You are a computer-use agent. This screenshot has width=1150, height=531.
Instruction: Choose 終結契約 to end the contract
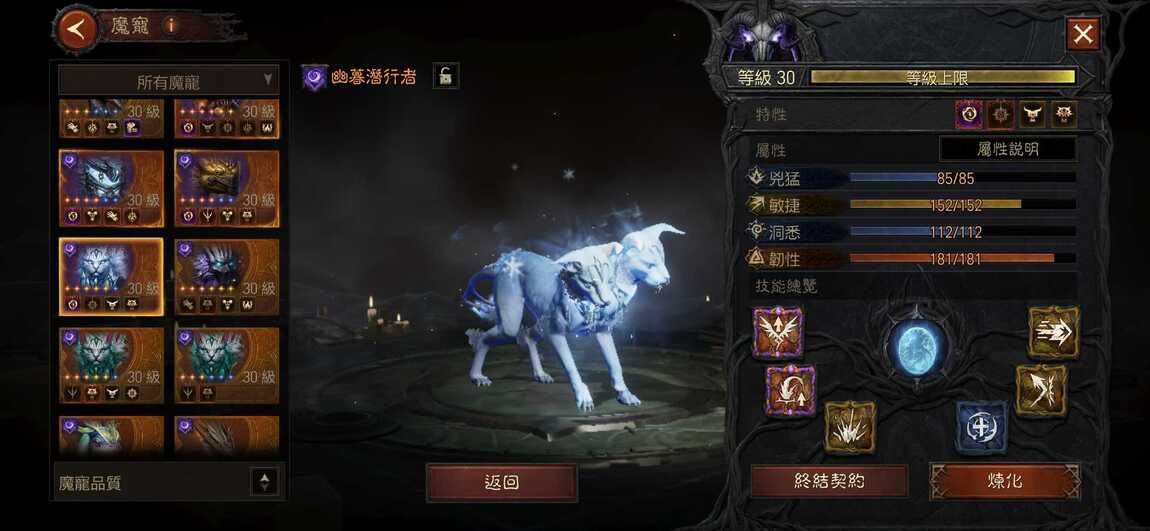829,481
